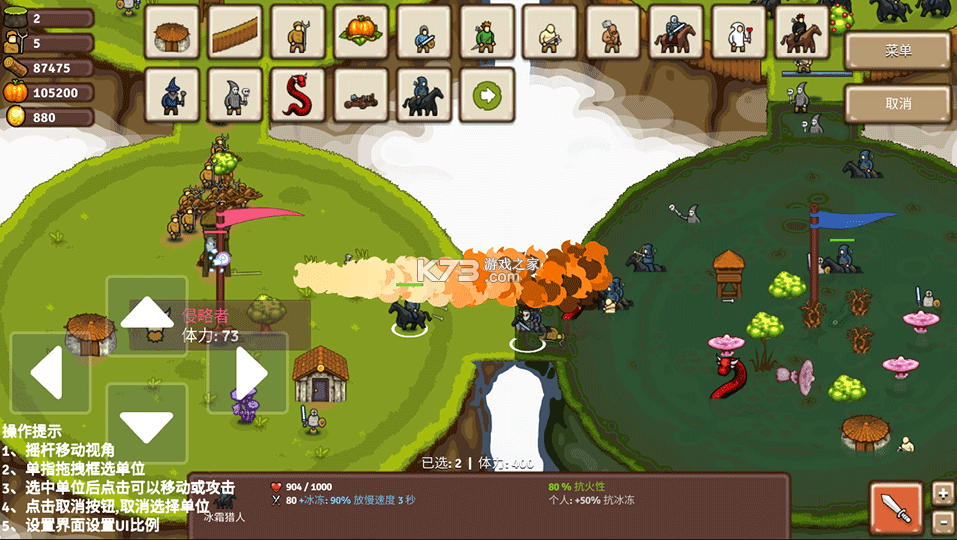Open the 菜单 menu button
The height and width of the screenshot is (540, 957).
click(x=897, y=51)
